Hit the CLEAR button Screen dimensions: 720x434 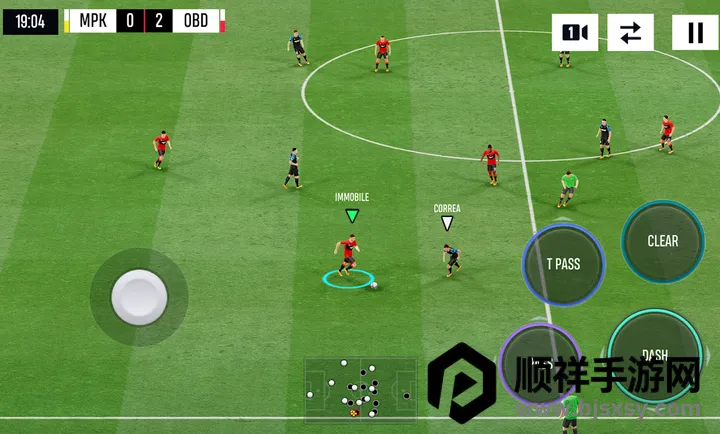click(x=662, y=241)
